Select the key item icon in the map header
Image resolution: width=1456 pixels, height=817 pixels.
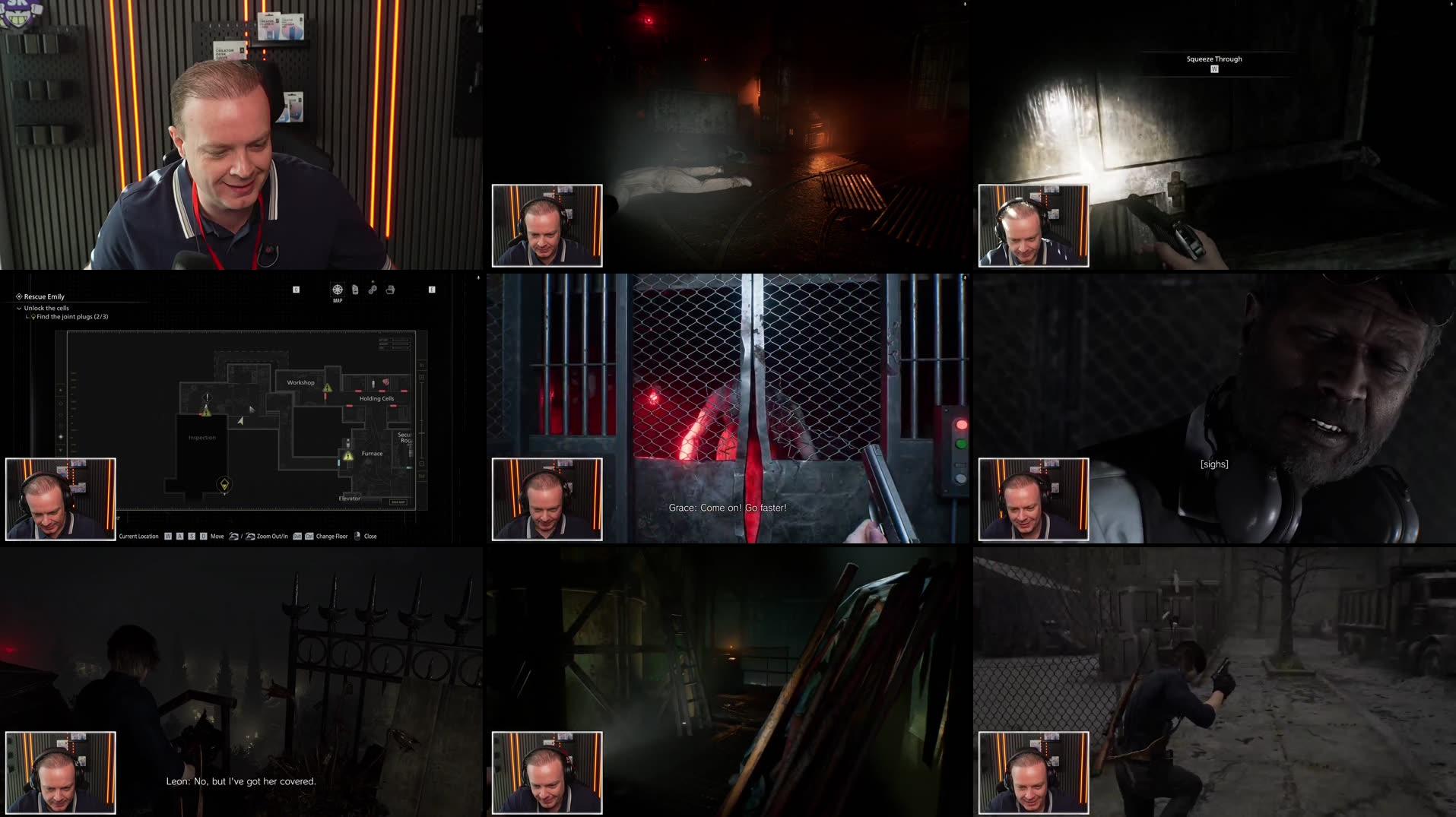372,290
